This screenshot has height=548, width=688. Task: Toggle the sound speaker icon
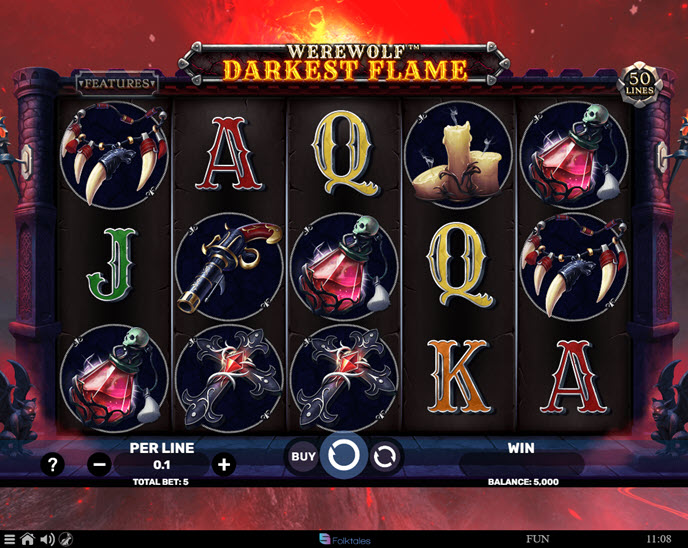46,539
